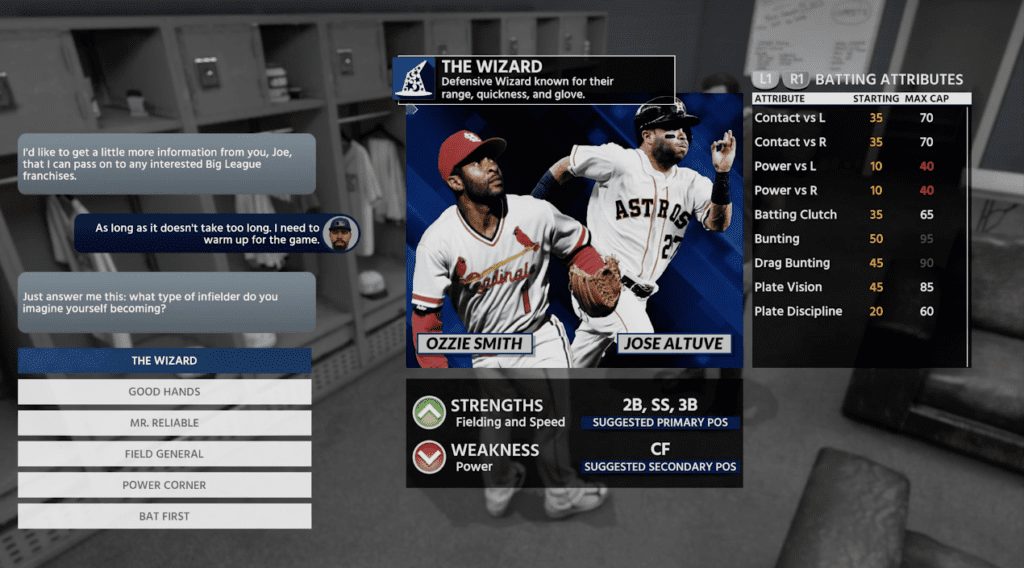1024x568 pixels.
Task: Choose the Good Hands archetype
Action: [x=164, y=392]
